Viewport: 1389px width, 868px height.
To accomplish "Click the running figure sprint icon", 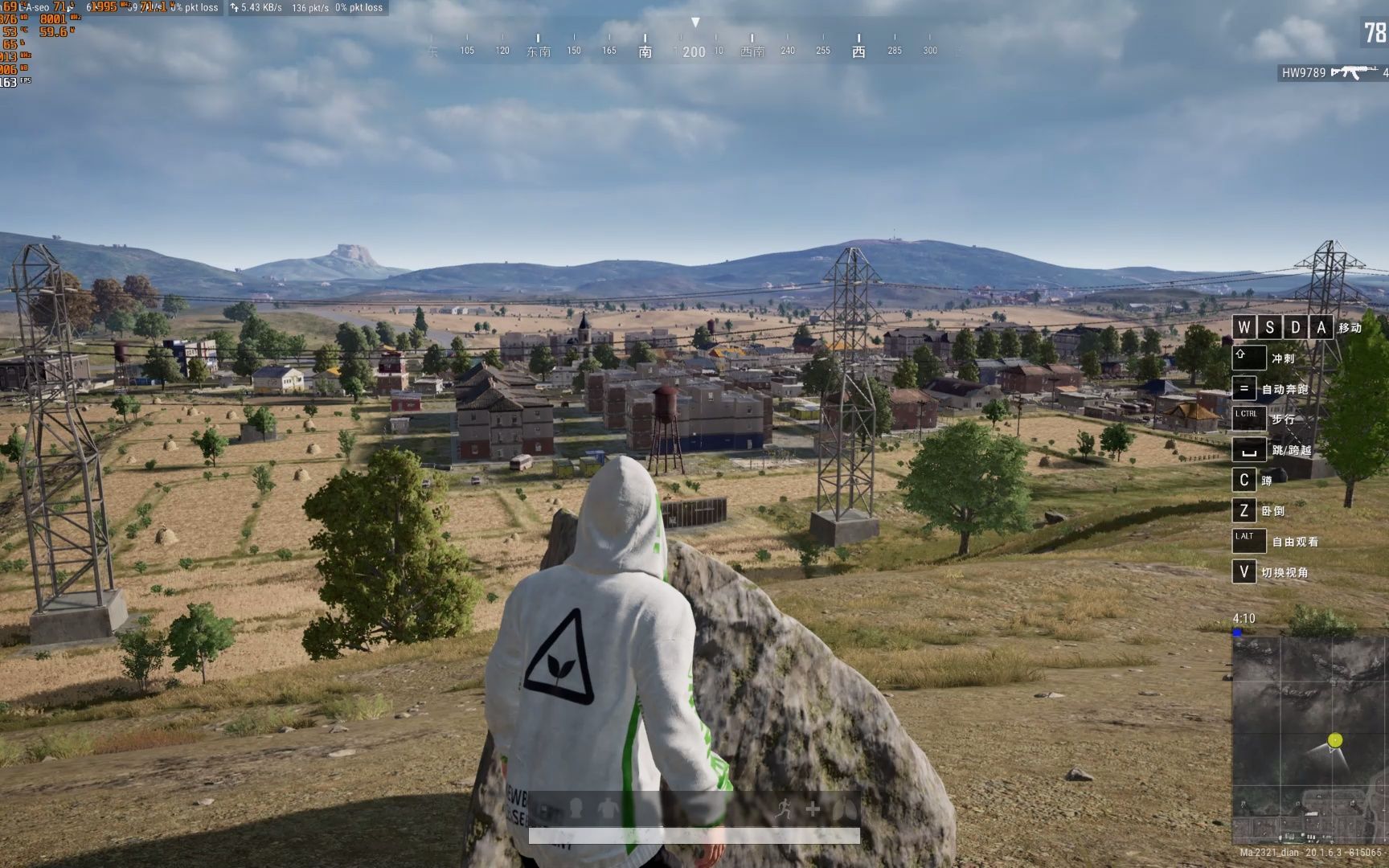I will tap(784, 809).
